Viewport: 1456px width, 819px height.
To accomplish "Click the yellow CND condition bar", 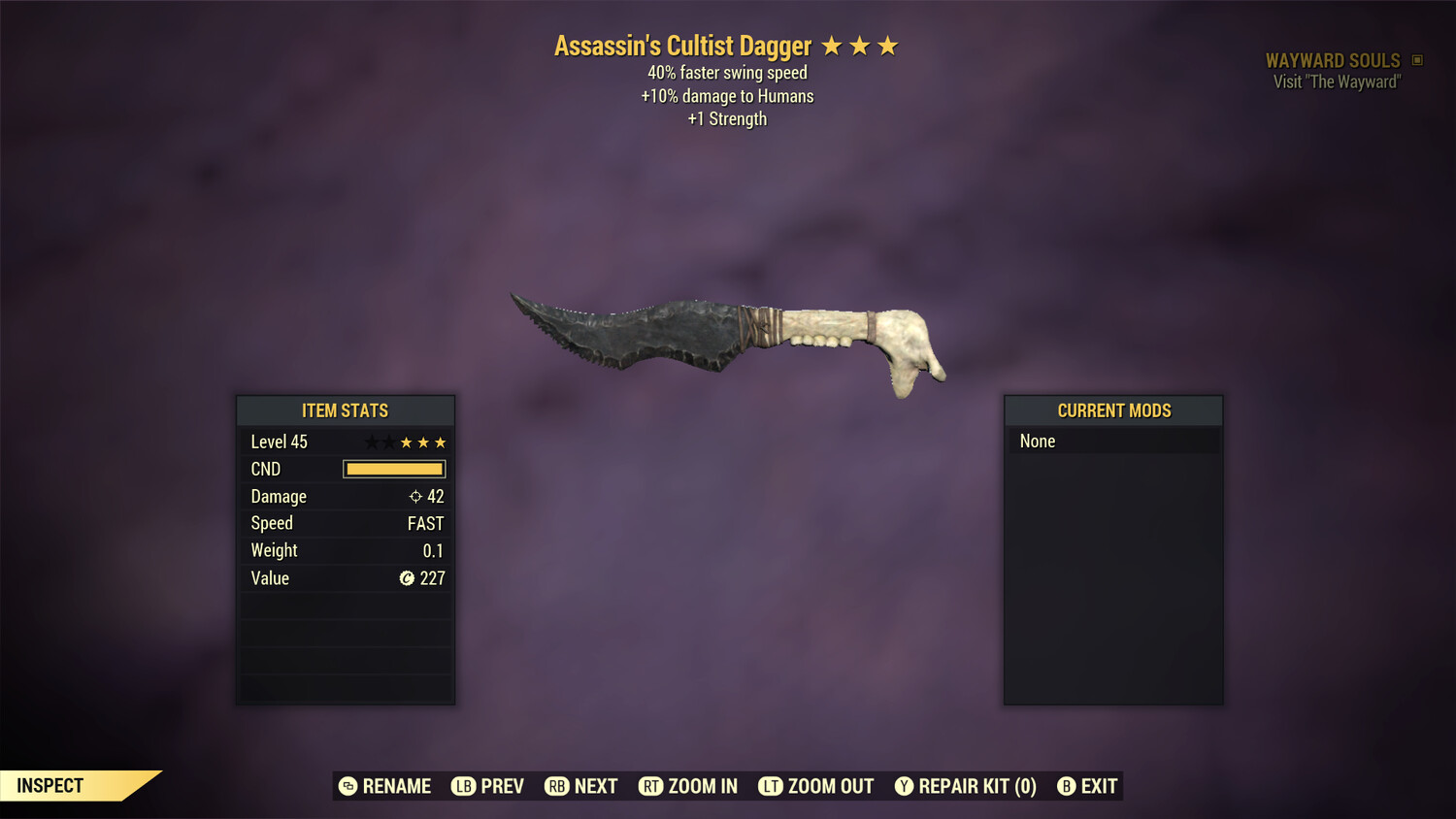I will pyautogui.click(x=393, y=469).
